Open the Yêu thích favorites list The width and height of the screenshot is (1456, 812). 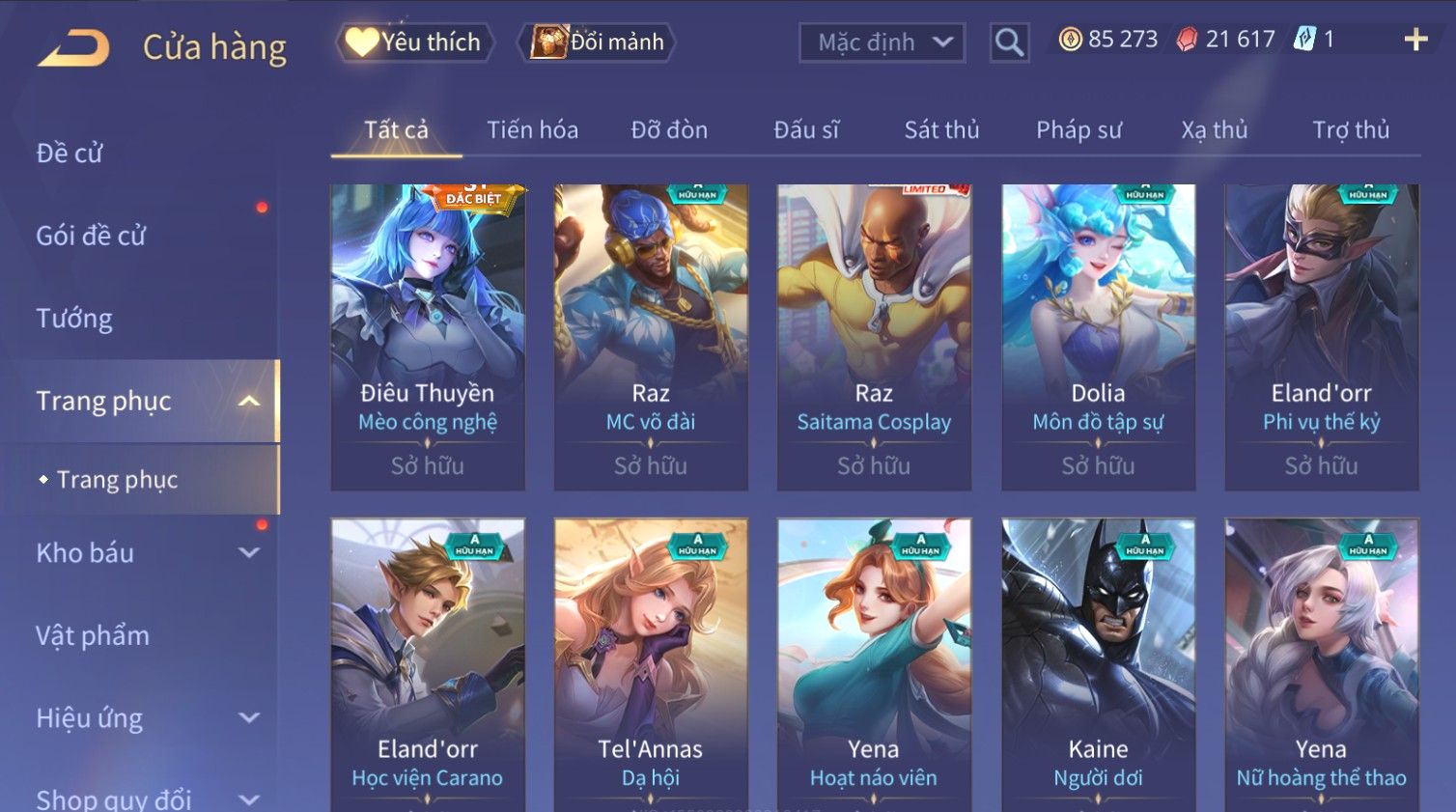click(415, 42)
